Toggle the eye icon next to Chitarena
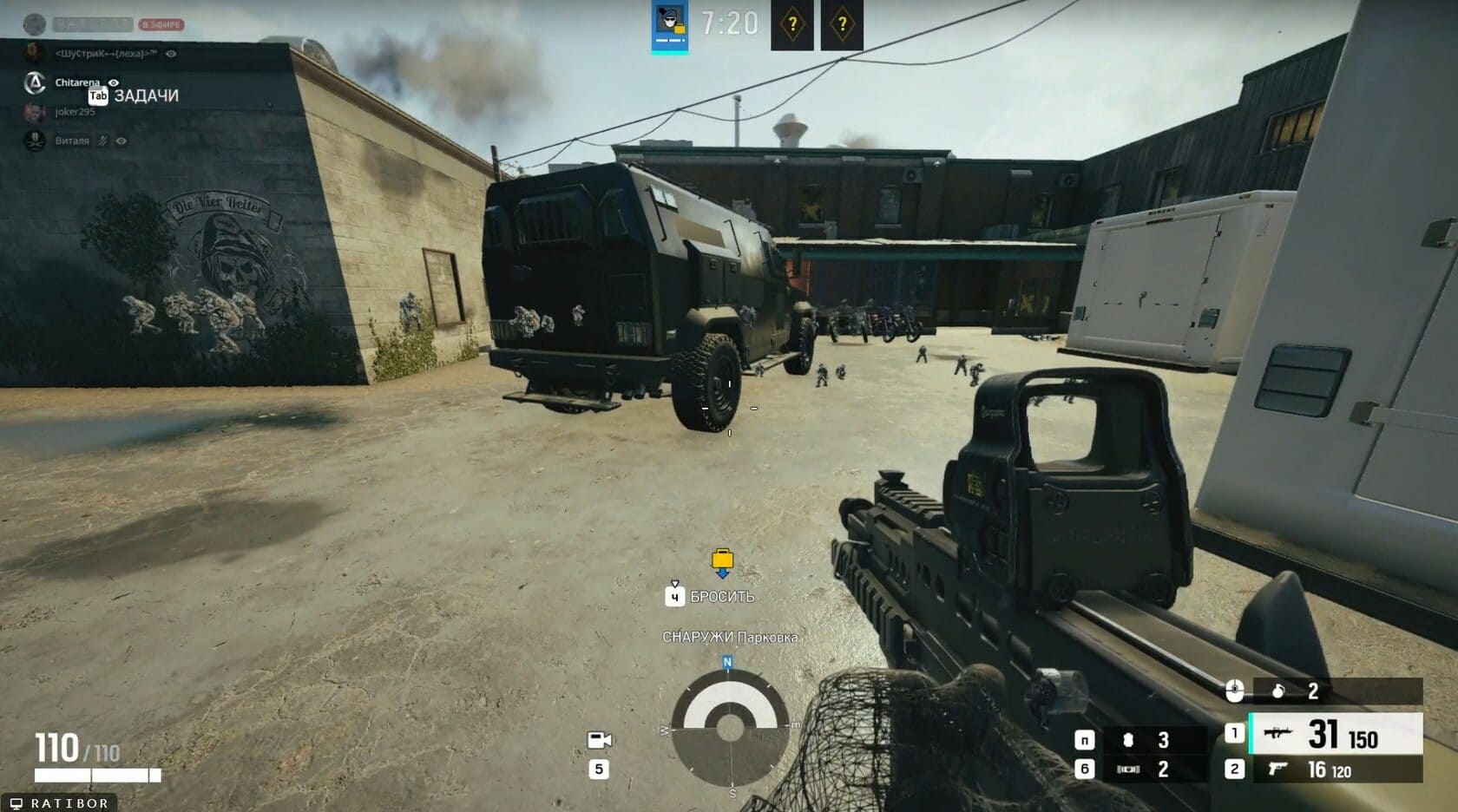Viewport: 1458px width, 812px height. [x=113, y=82]
